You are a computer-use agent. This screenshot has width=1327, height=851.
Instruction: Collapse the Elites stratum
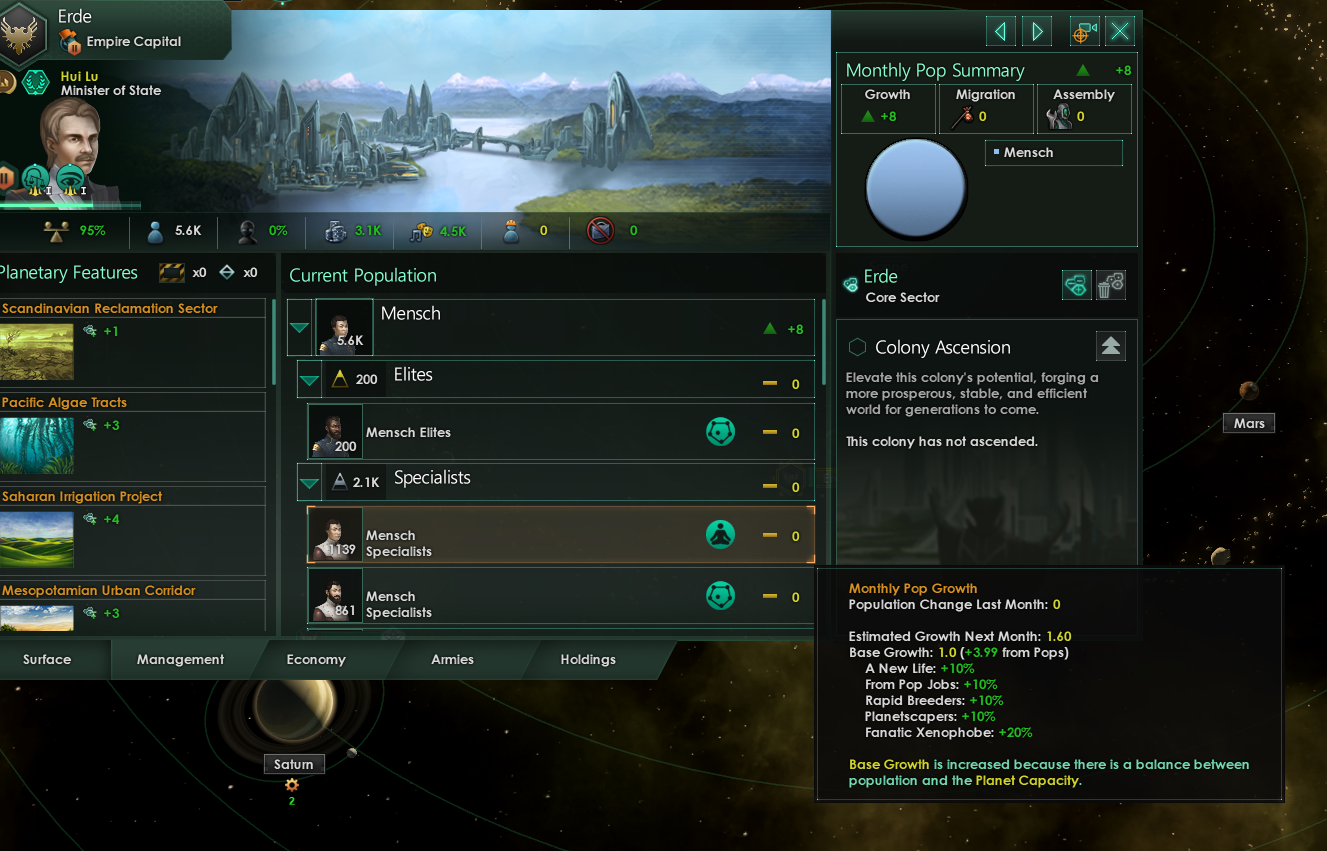[310, 380]
